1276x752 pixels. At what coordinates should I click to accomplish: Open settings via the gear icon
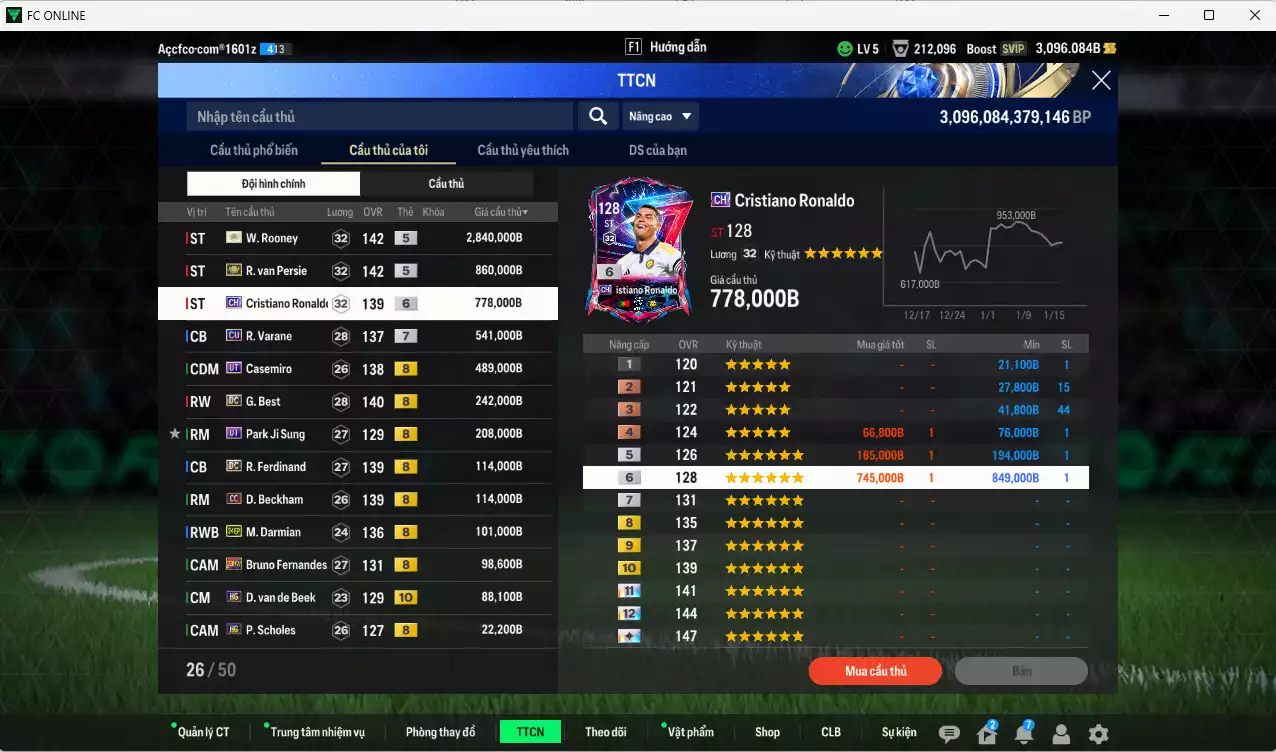(1098, 734)
